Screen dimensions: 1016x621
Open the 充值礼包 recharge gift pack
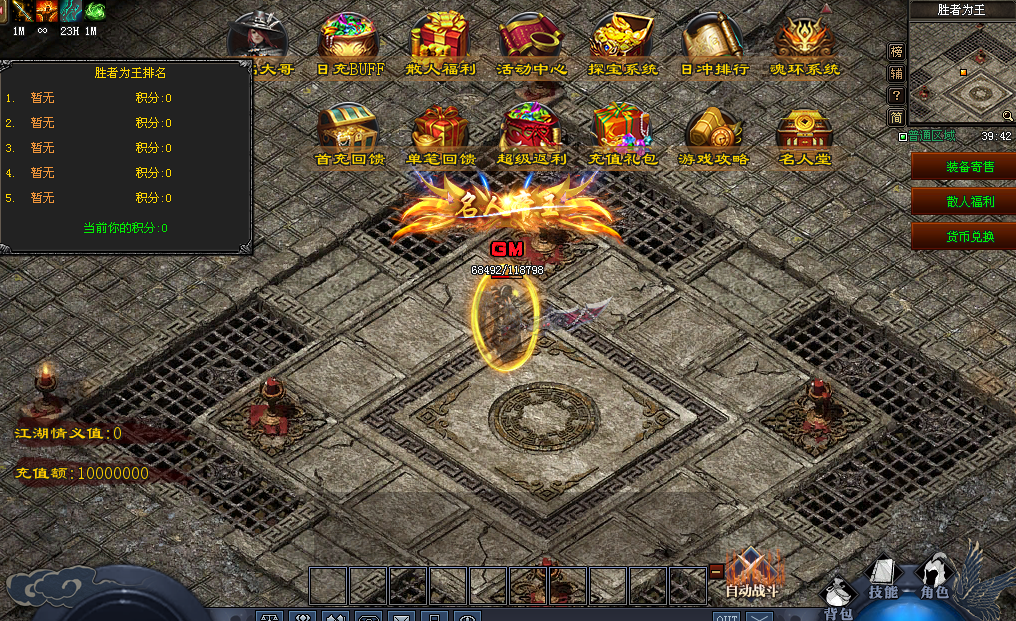[623, 130]
